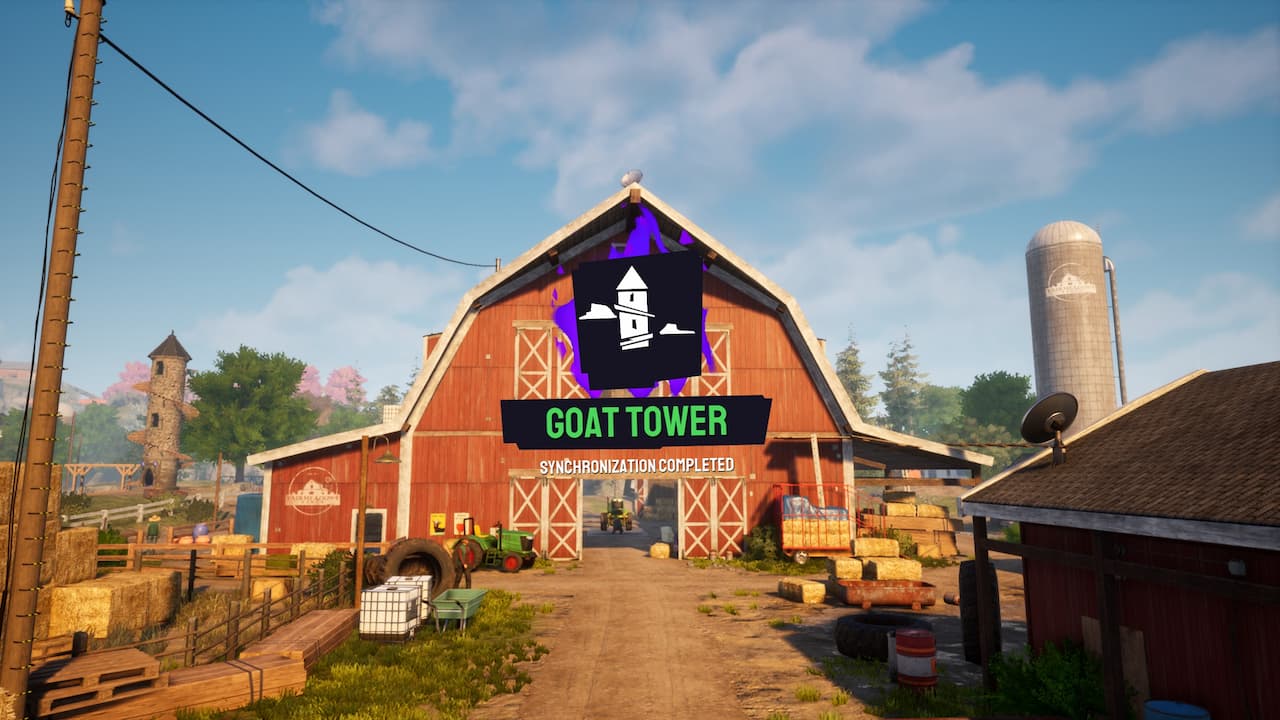Click the Fairmeadows Ranch logo on the silo
1280x720 pixels.
[1070, 283]
